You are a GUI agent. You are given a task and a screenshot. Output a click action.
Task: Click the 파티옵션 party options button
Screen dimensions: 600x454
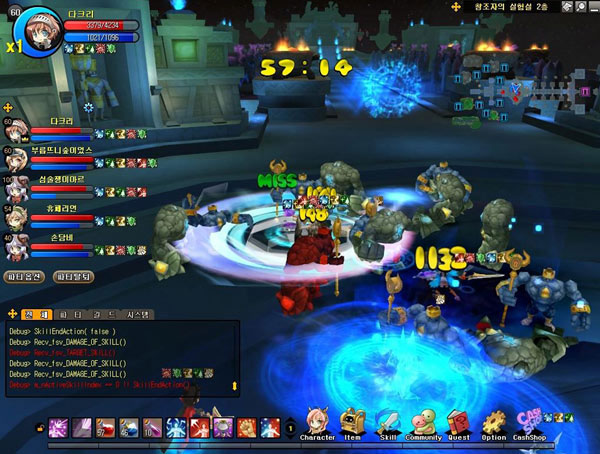[27, 276]
